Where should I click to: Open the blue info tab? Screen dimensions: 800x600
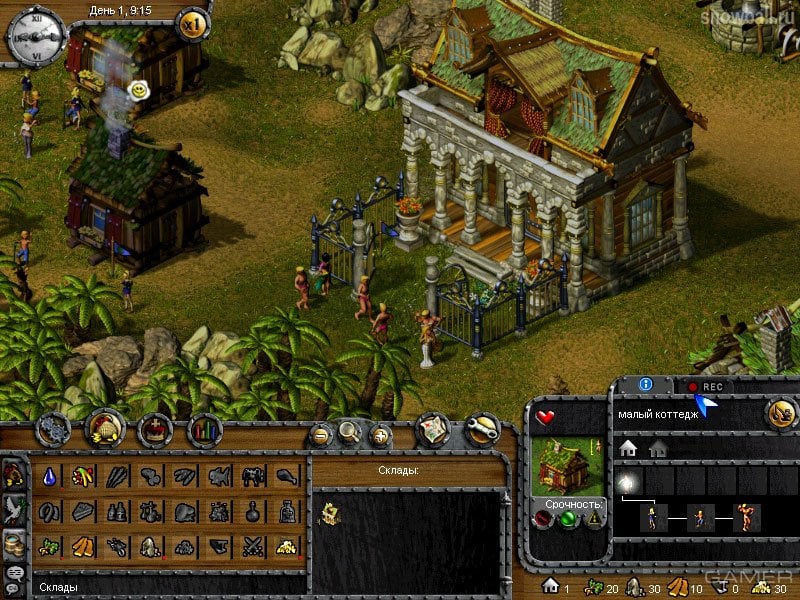point(646,384)
